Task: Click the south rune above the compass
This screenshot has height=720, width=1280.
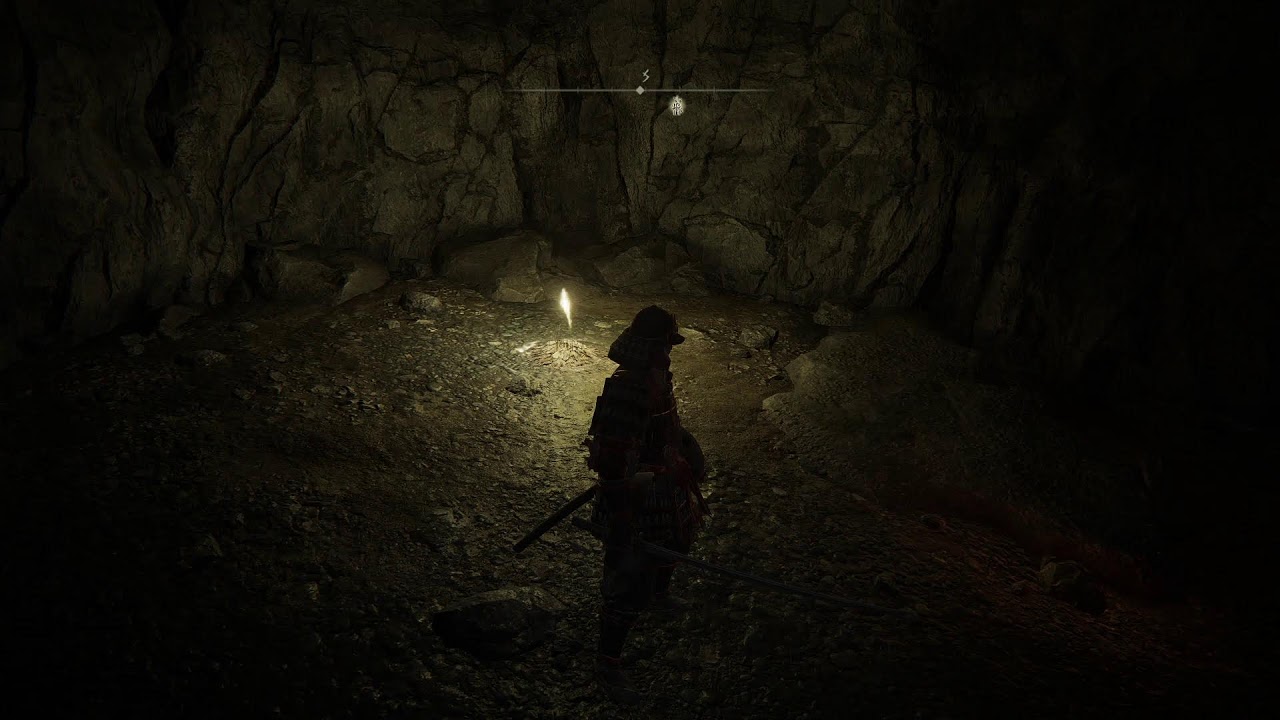Action: pyautogui.click(x=645, y=76)
